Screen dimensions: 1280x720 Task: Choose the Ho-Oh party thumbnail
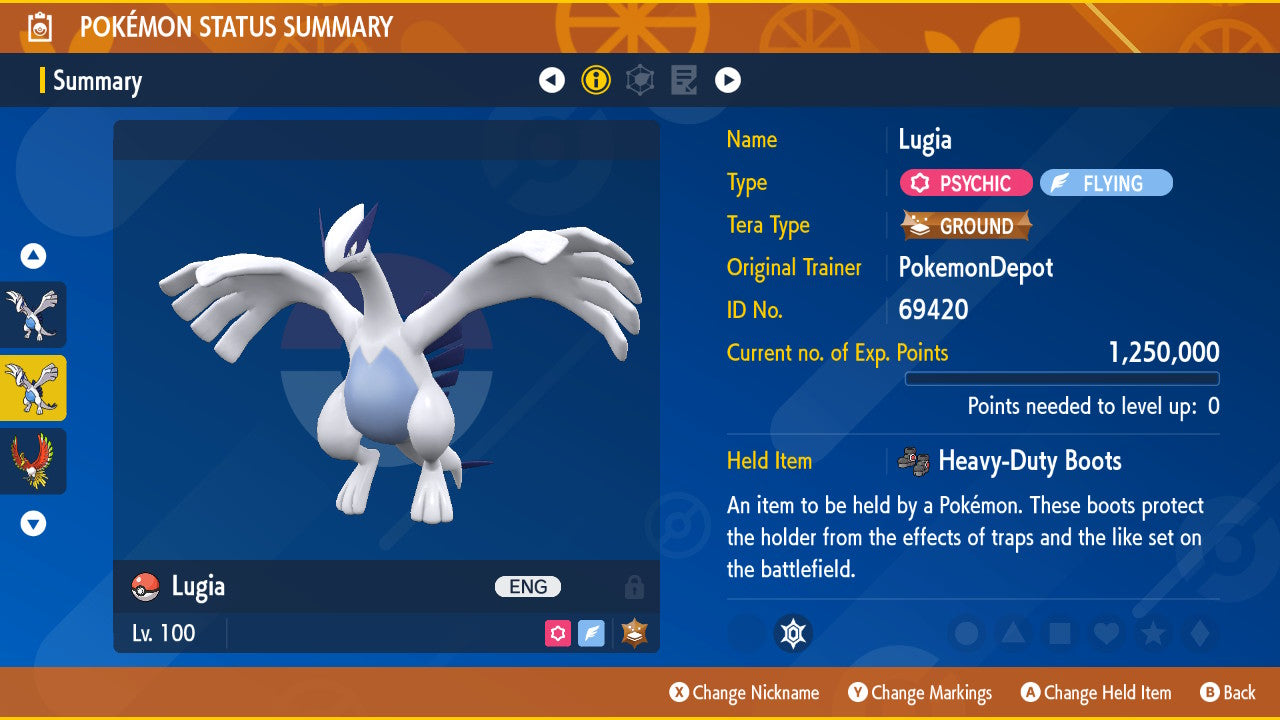click(33, 461)
